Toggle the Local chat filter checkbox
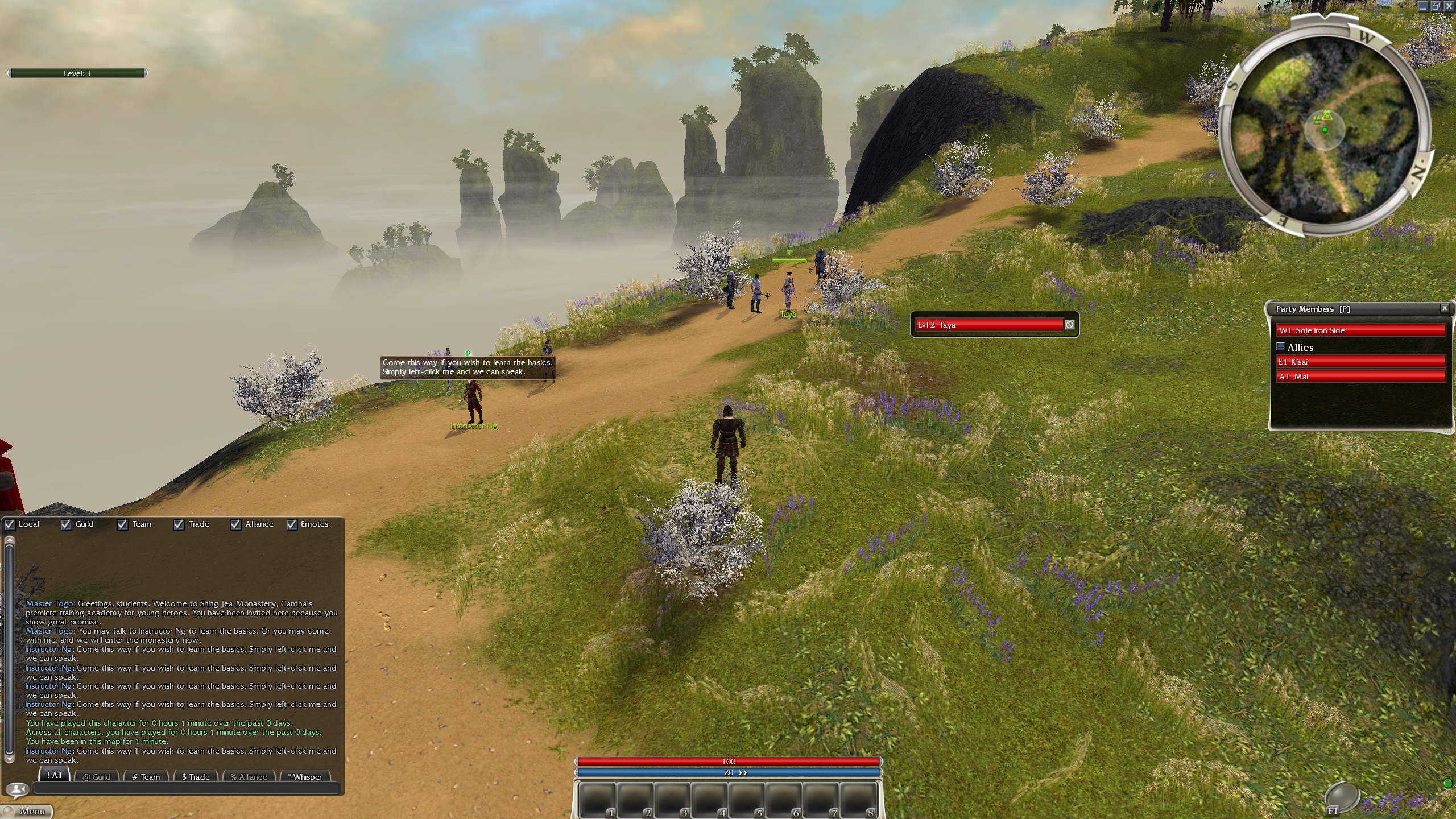This screenshot has height=819, width=1456. pyautogui.click(x=10, y=524)
